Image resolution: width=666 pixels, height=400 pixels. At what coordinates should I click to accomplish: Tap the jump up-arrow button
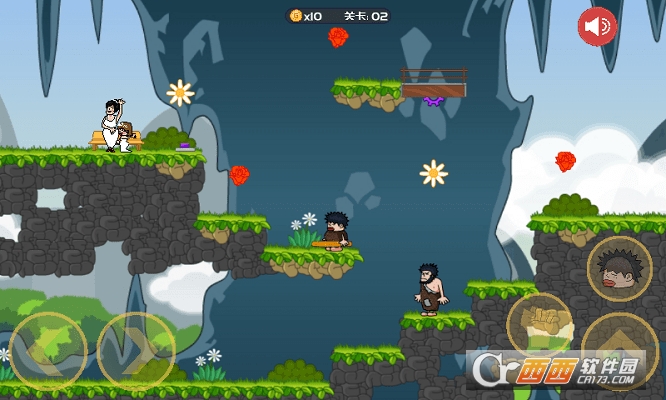(x=619, y=352)
